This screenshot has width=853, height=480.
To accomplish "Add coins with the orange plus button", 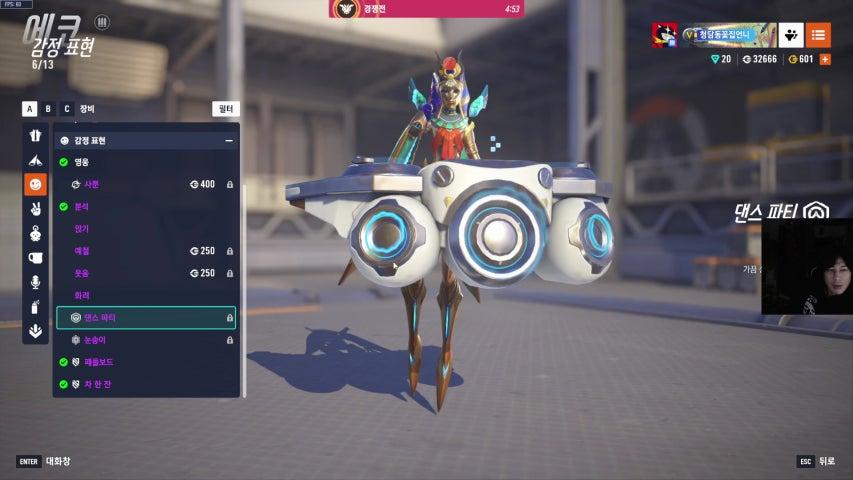I will tap(825, 60).
